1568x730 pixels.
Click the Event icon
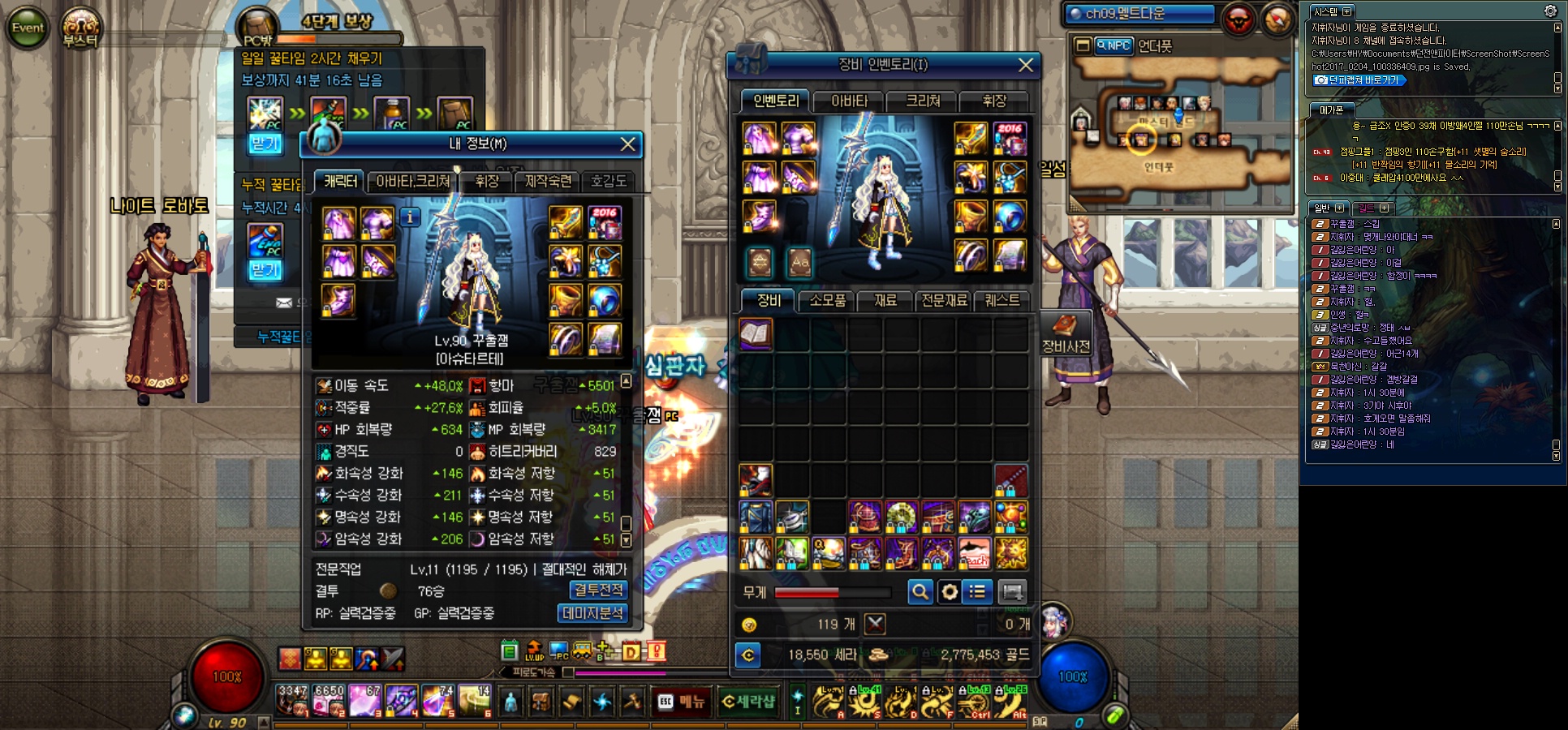tap(28, 28)
